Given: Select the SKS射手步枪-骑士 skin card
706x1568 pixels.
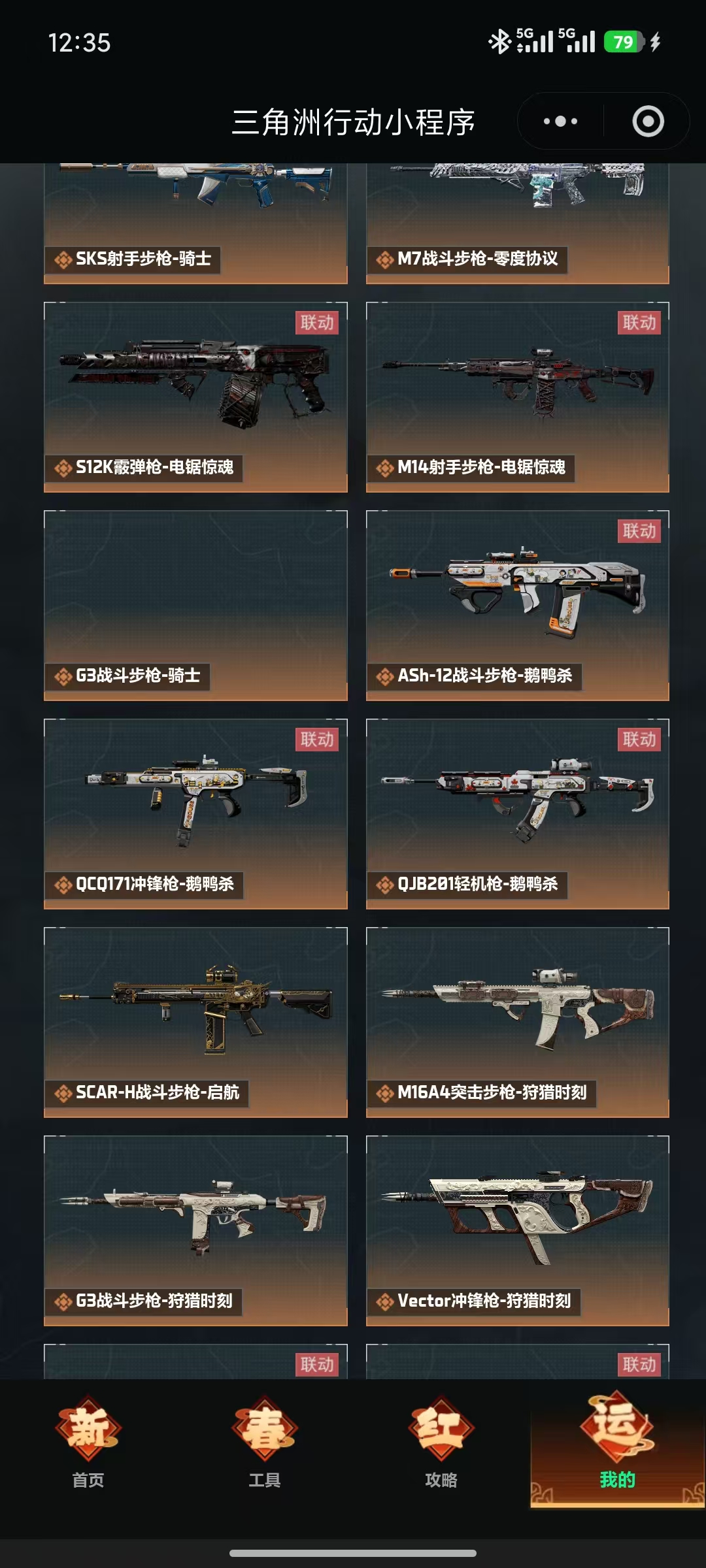Looking at the screenshot, I should click(x=195, y=222).
